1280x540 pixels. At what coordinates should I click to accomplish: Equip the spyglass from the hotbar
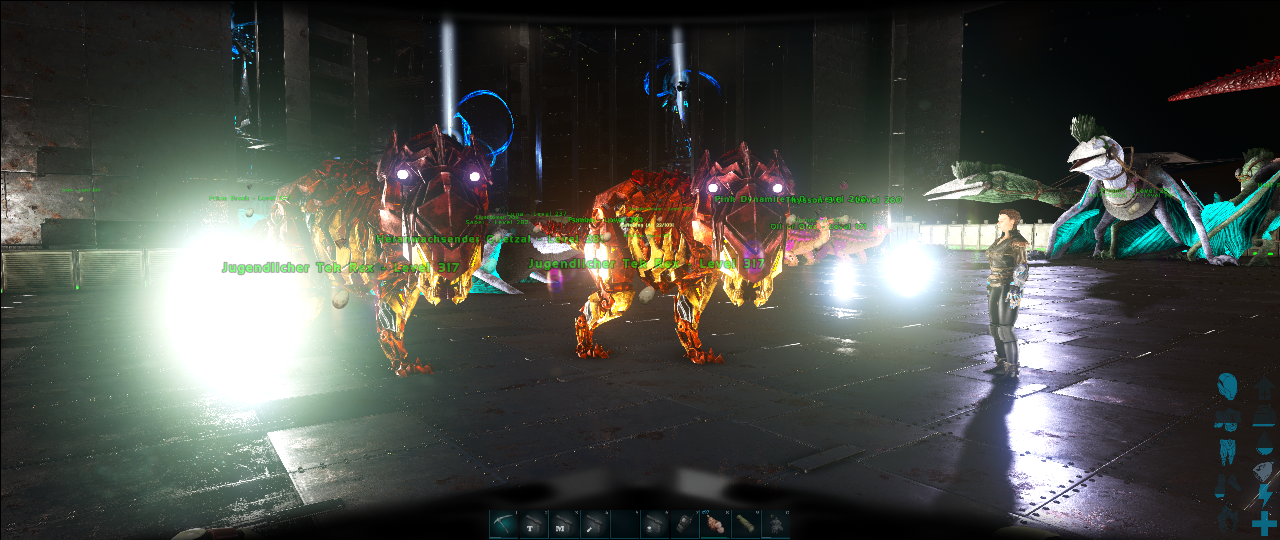point(745,524)
